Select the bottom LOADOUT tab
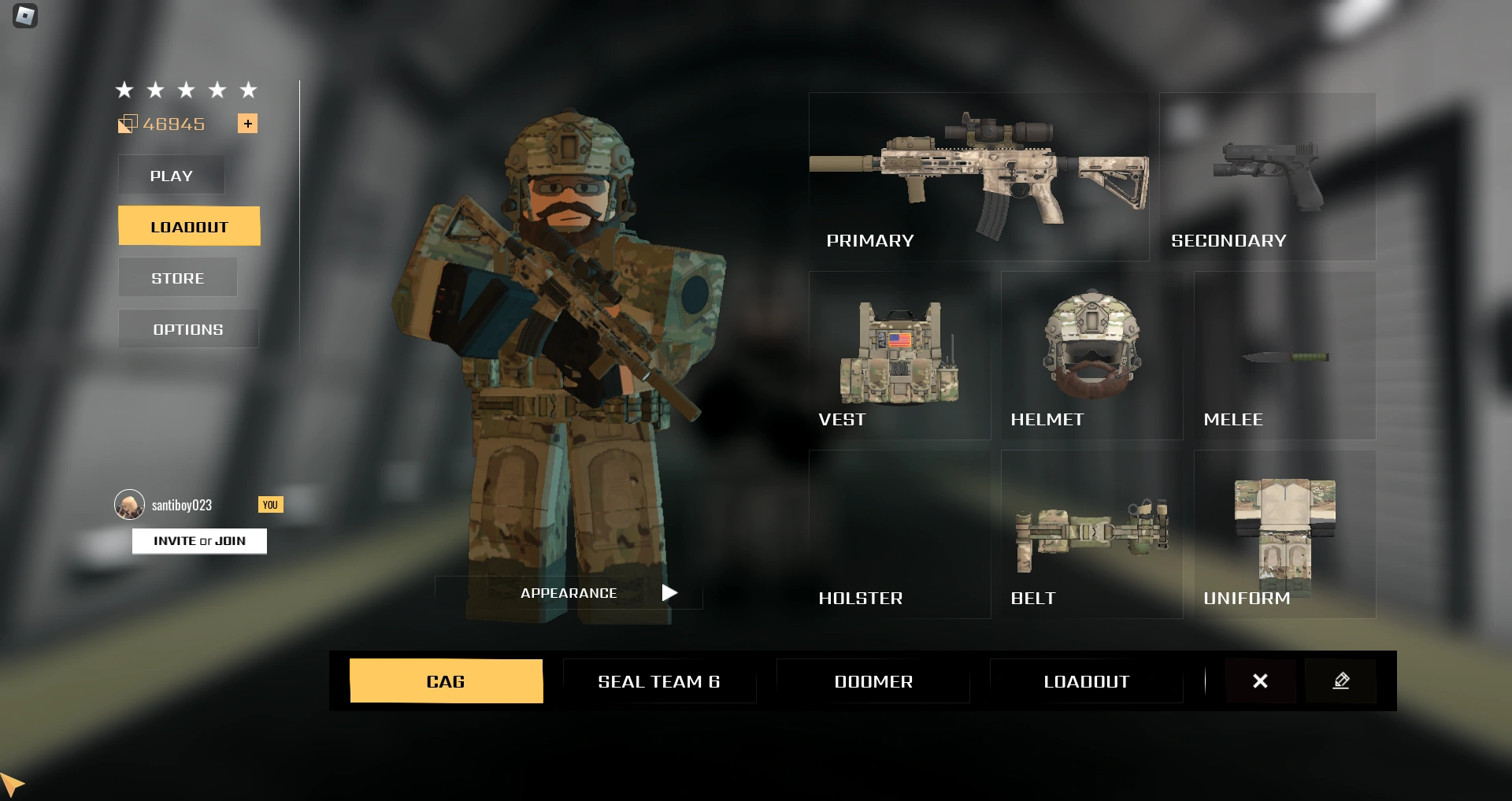 coord(1086,680)
